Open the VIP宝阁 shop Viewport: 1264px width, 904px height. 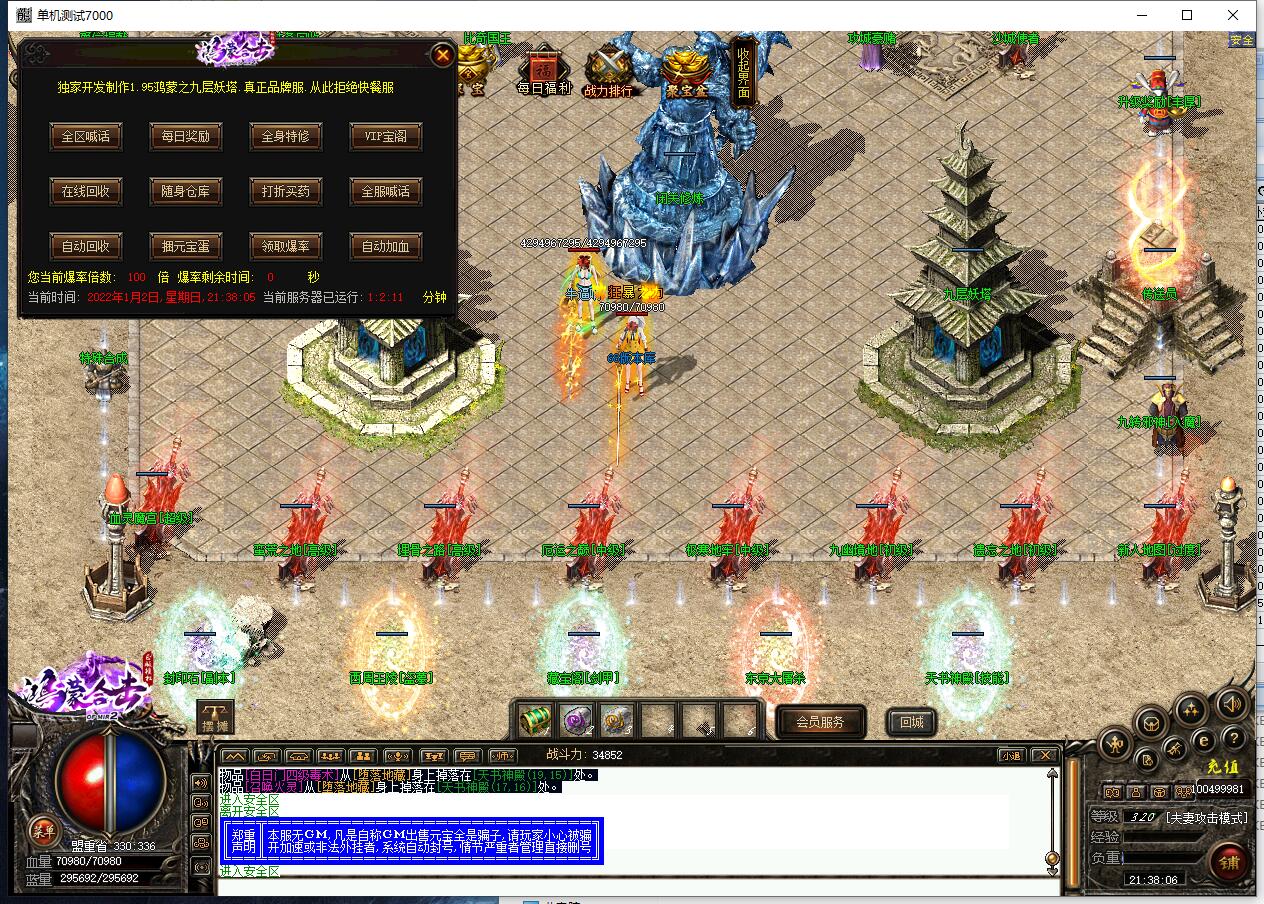[x=385, y=137]
